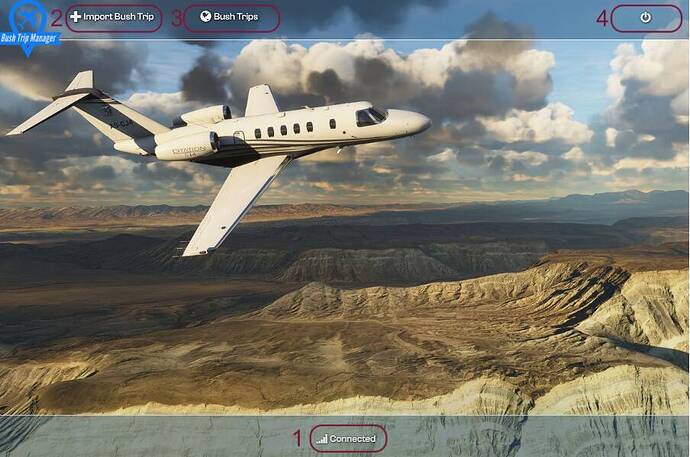This screenshot has height=457, width=690.
Task: Click the Bush Trip Manager logo
Action: (x=28, y=24)
